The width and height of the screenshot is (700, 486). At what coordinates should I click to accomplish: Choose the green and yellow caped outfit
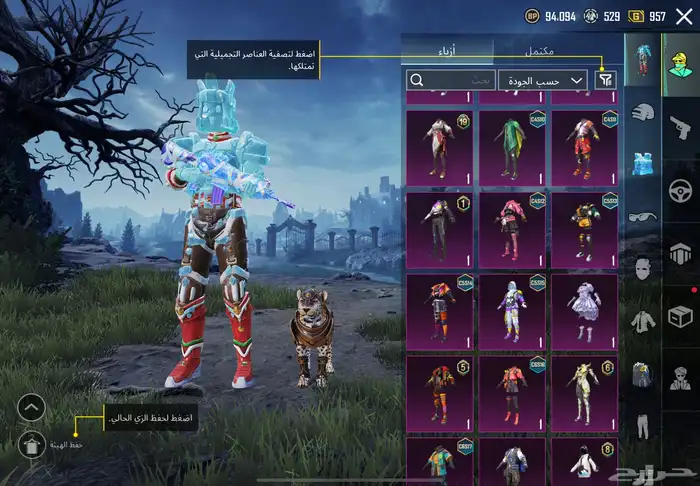(x=511, y=146)
